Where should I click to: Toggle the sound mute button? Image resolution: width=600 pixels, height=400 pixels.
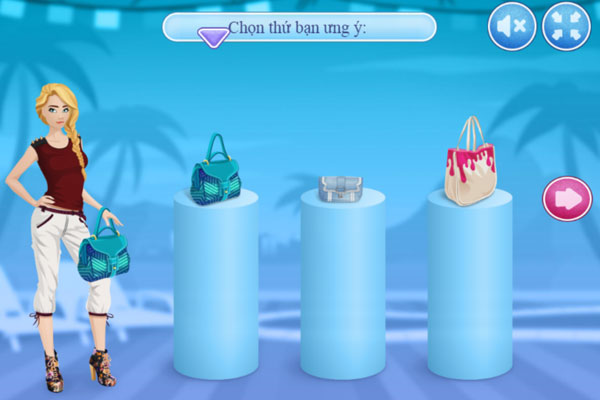(x=512, y=27)
